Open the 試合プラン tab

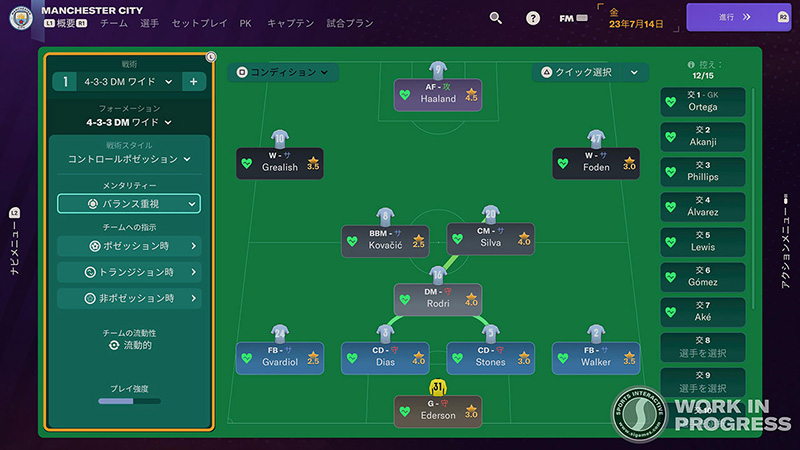coord(349,21)
